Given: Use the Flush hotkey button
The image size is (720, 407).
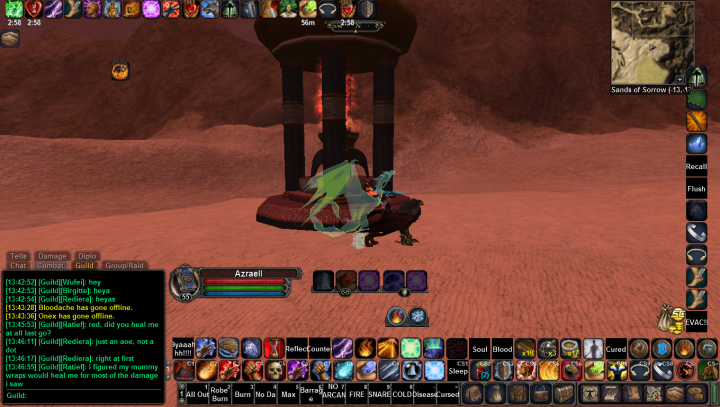Looking at the screenshot, I should tap(696, 188).
